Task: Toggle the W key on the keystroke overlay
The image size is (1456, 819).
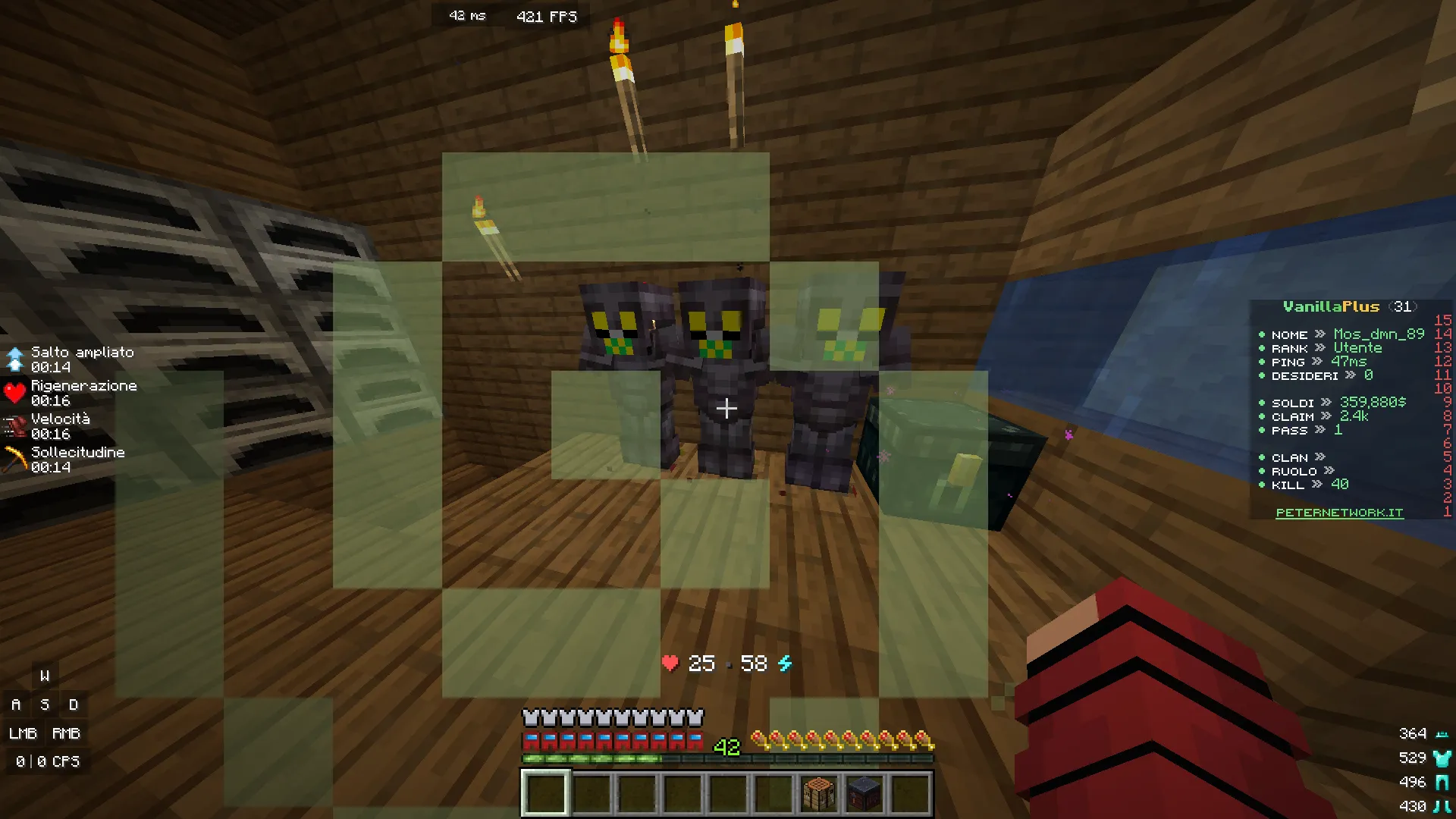Action: (45, 675)
